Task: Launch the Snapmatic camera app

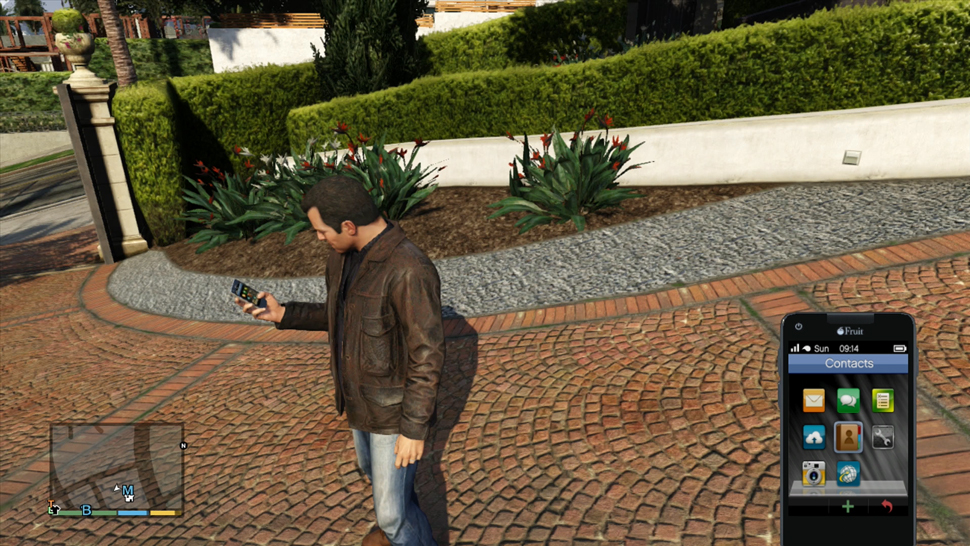Action: click(814, 472)
